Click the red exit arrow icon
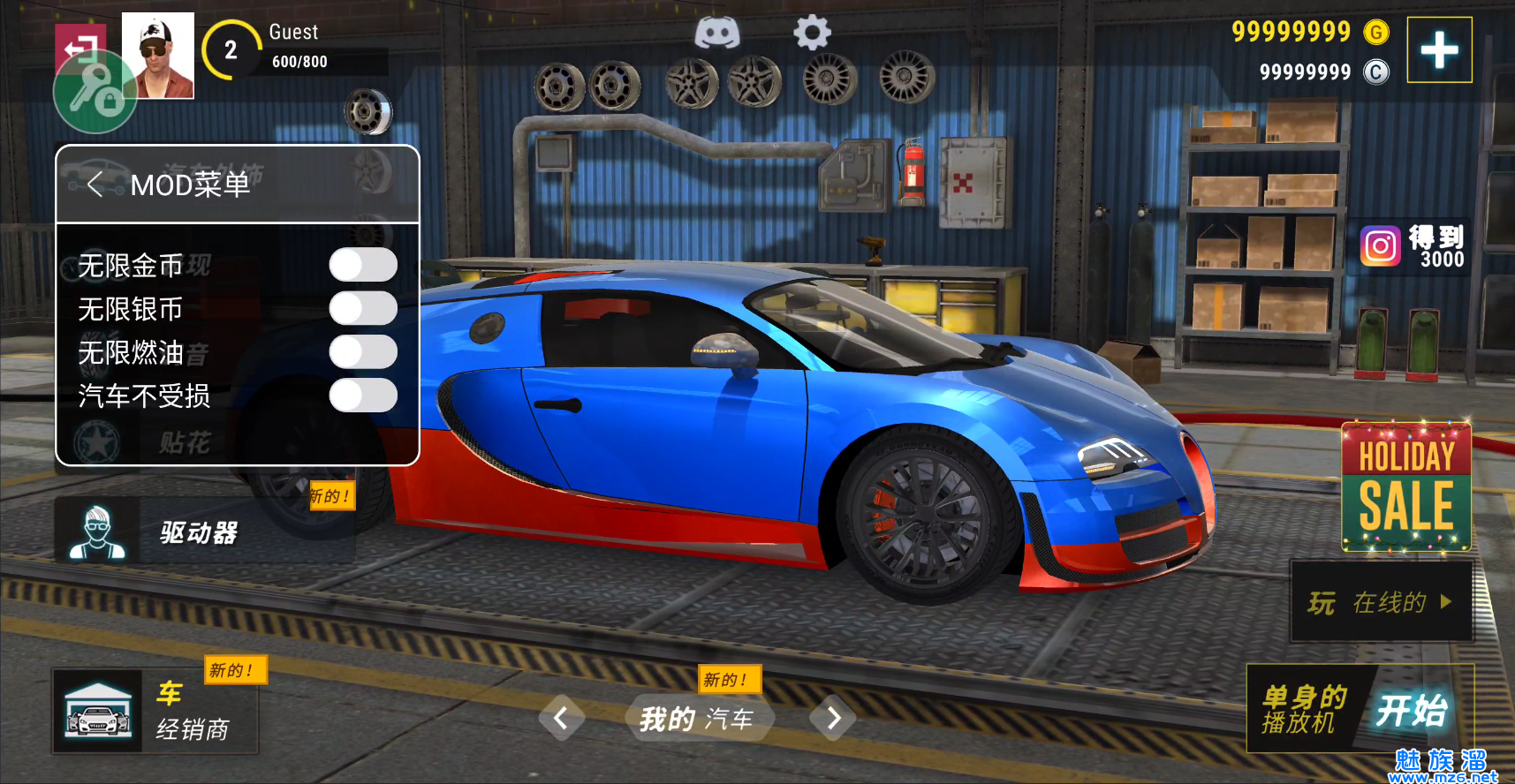Screen dimensions: 1515x784 click(x=78, y=44)
